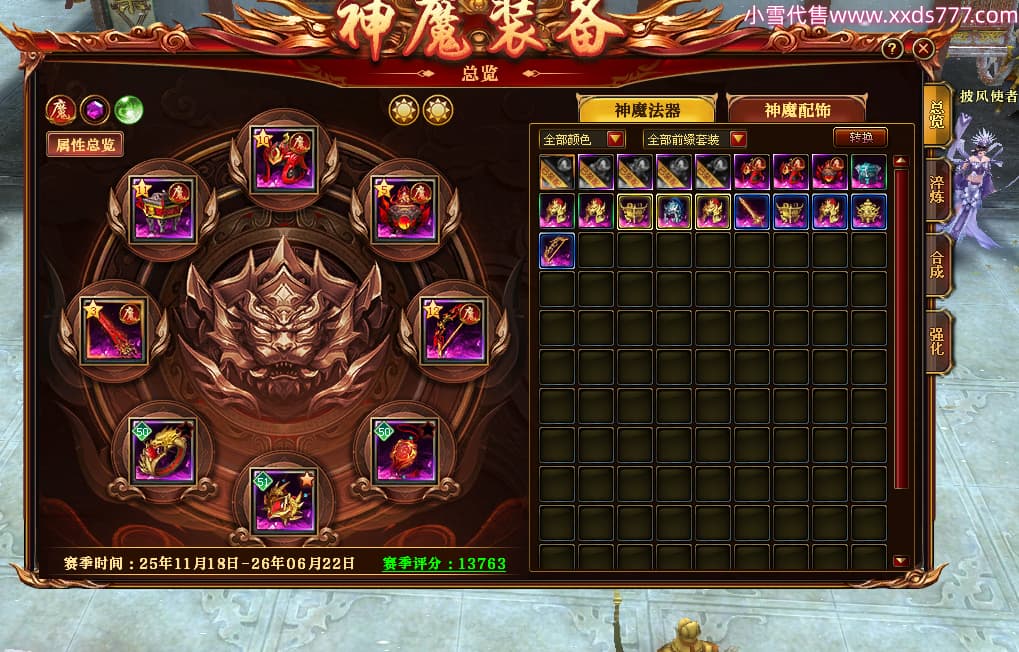Select the equipped level 51 golden ornament slot

284,501
